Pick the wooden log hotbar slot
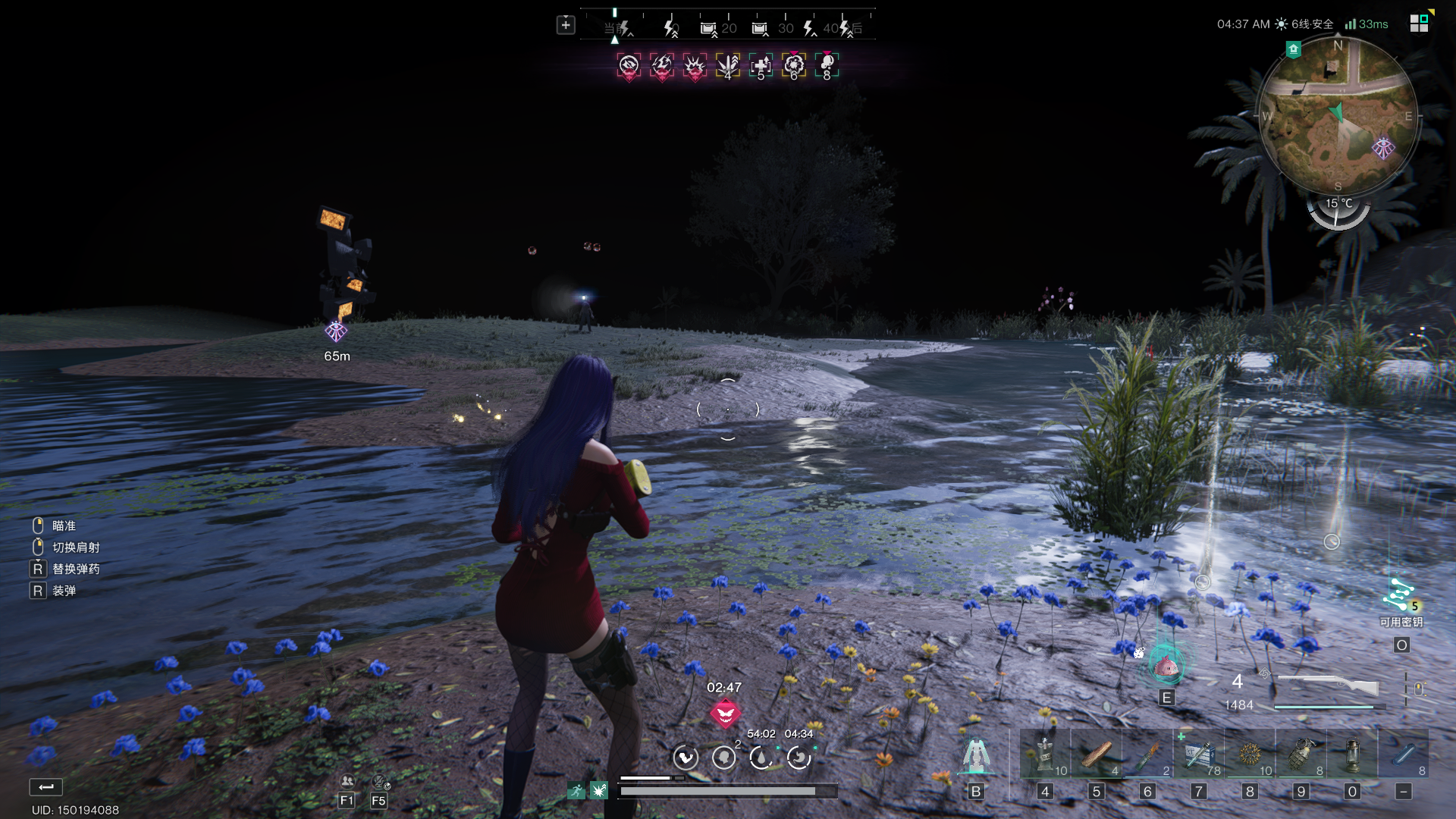Screen dimensions: 1456x819 coord(1097,755)
